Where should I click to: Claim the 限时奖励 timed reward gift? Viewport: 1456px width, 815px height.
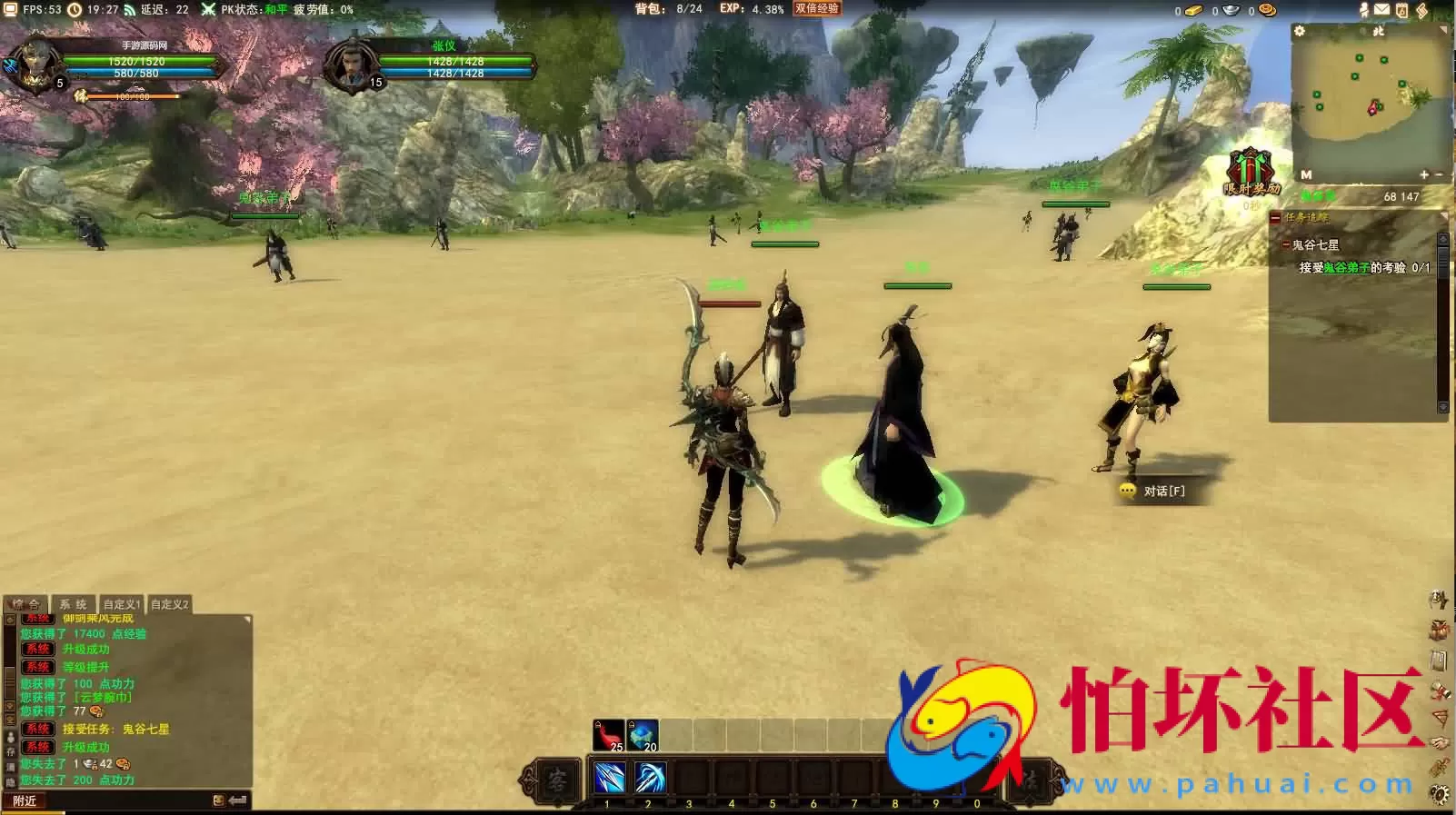[1251, 173]
